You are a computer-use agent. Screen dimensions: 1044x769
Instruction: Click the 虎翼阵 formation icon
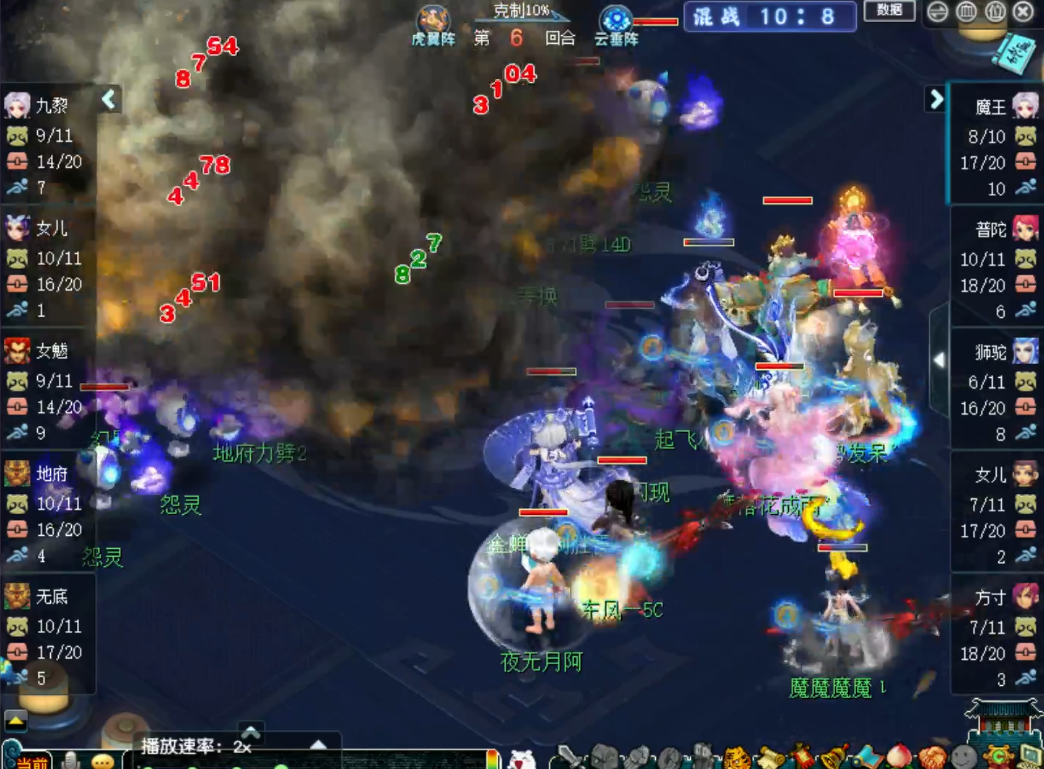tap(433, 20)
